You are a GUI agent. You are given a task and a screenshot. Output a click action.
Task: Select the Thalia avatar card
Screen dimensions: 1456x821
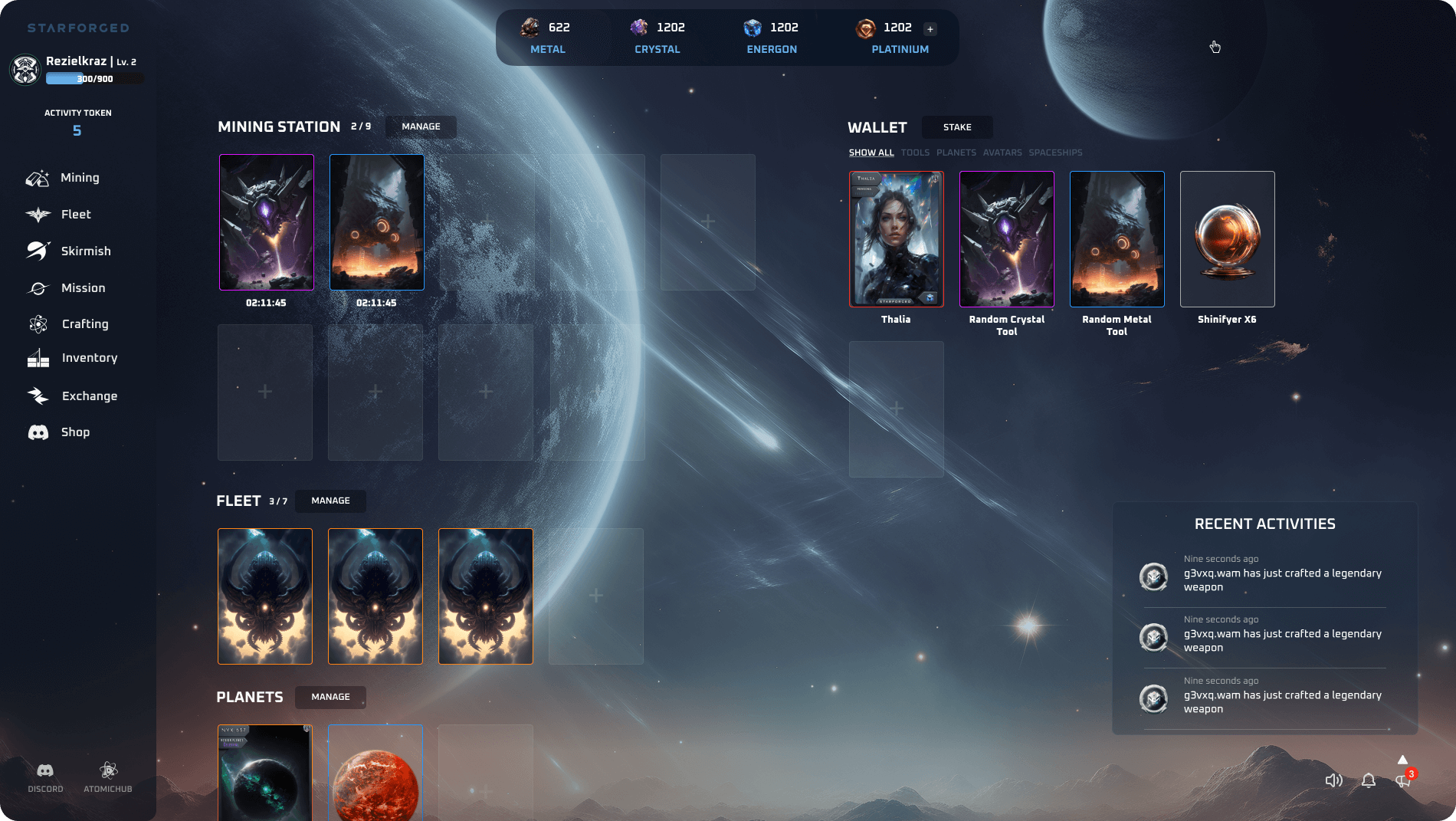[x=896, y=239]
